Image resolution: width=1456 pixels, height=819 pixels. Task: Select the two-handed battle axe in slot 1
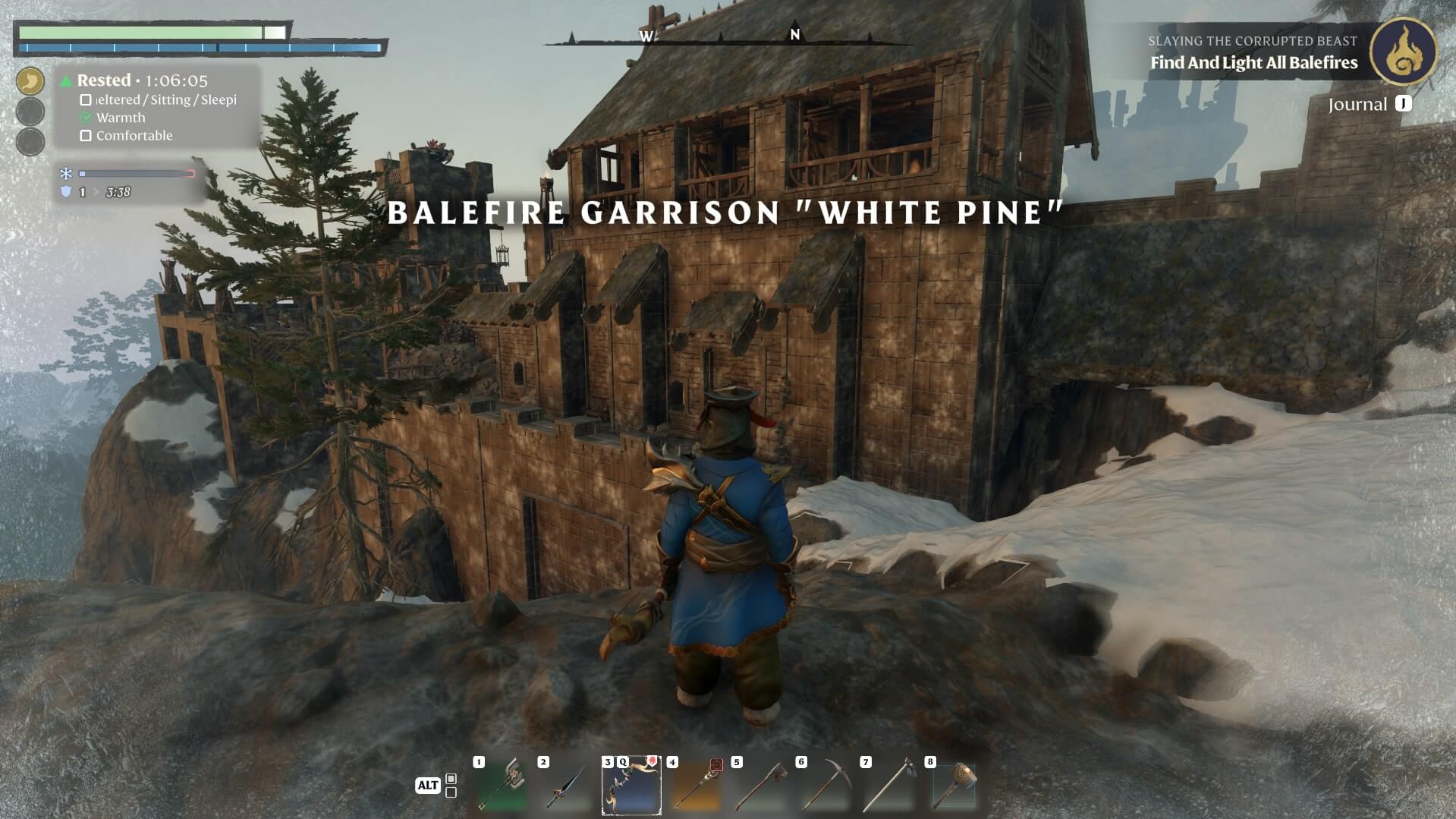pos(502,786)
